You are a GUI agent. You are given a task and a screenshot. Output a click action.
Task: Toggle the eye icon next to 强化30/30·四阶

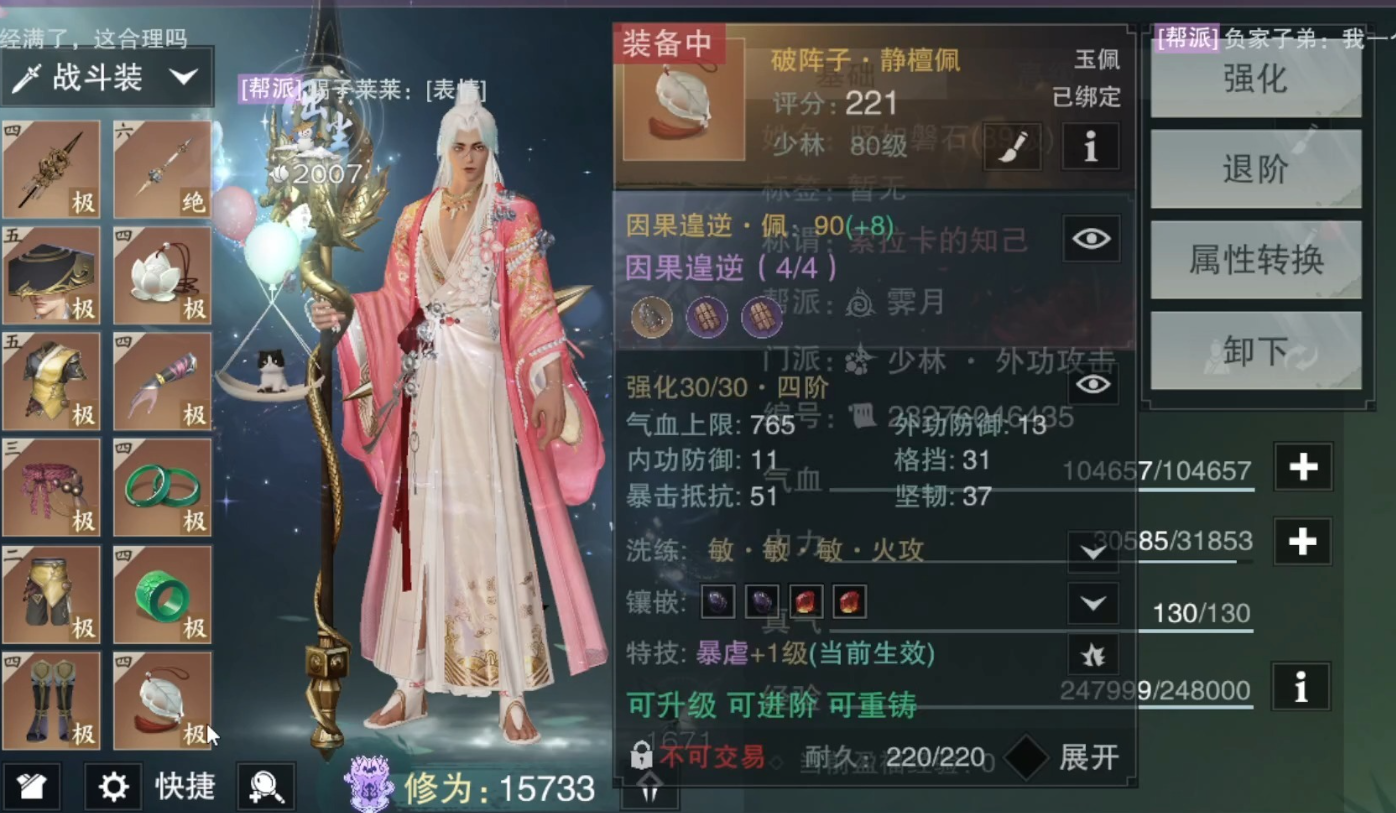tap(1091, 386)
